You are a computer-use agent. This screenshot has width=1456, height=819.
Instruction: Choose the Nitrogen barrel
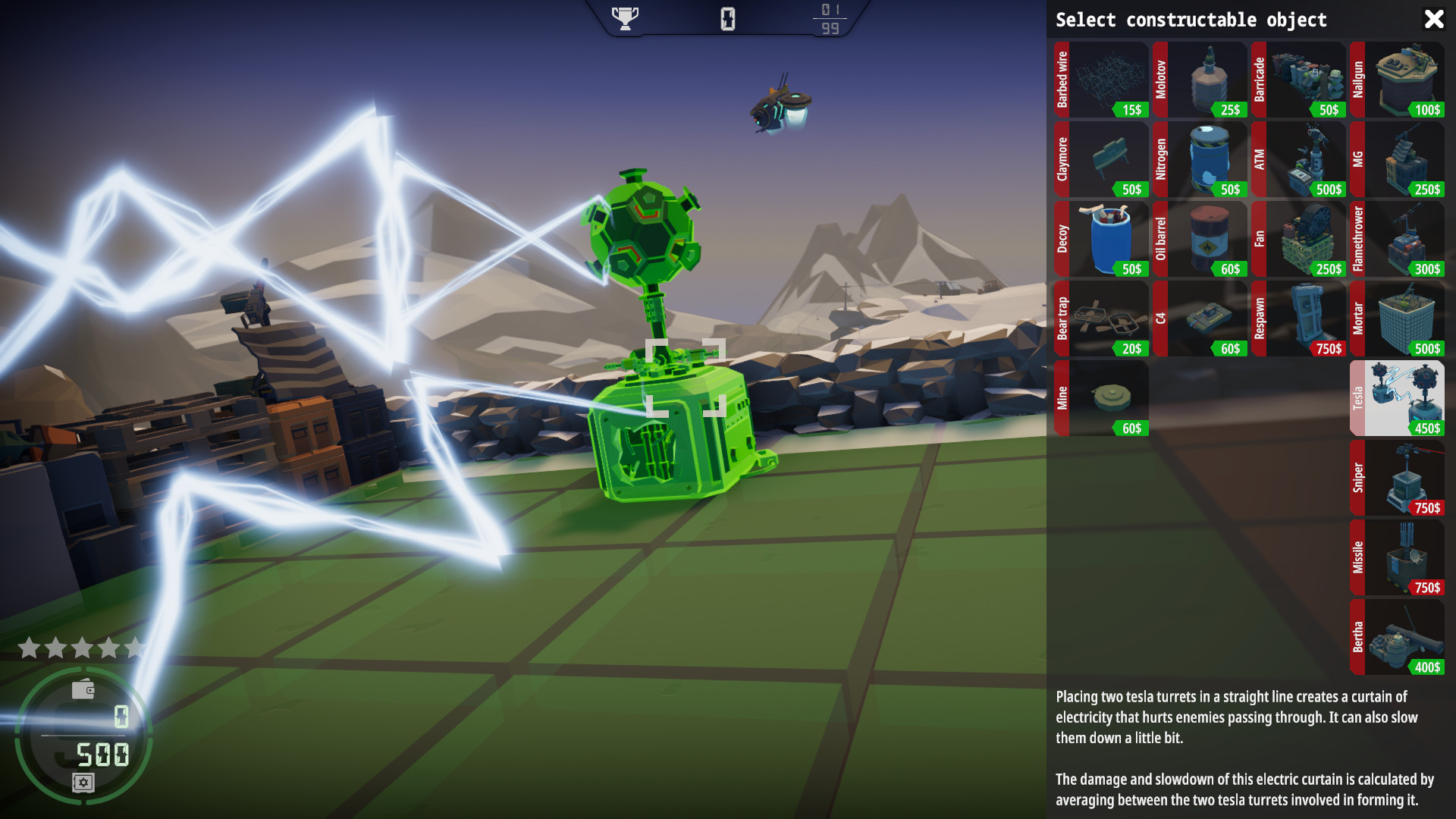(x=1200, y=159)
